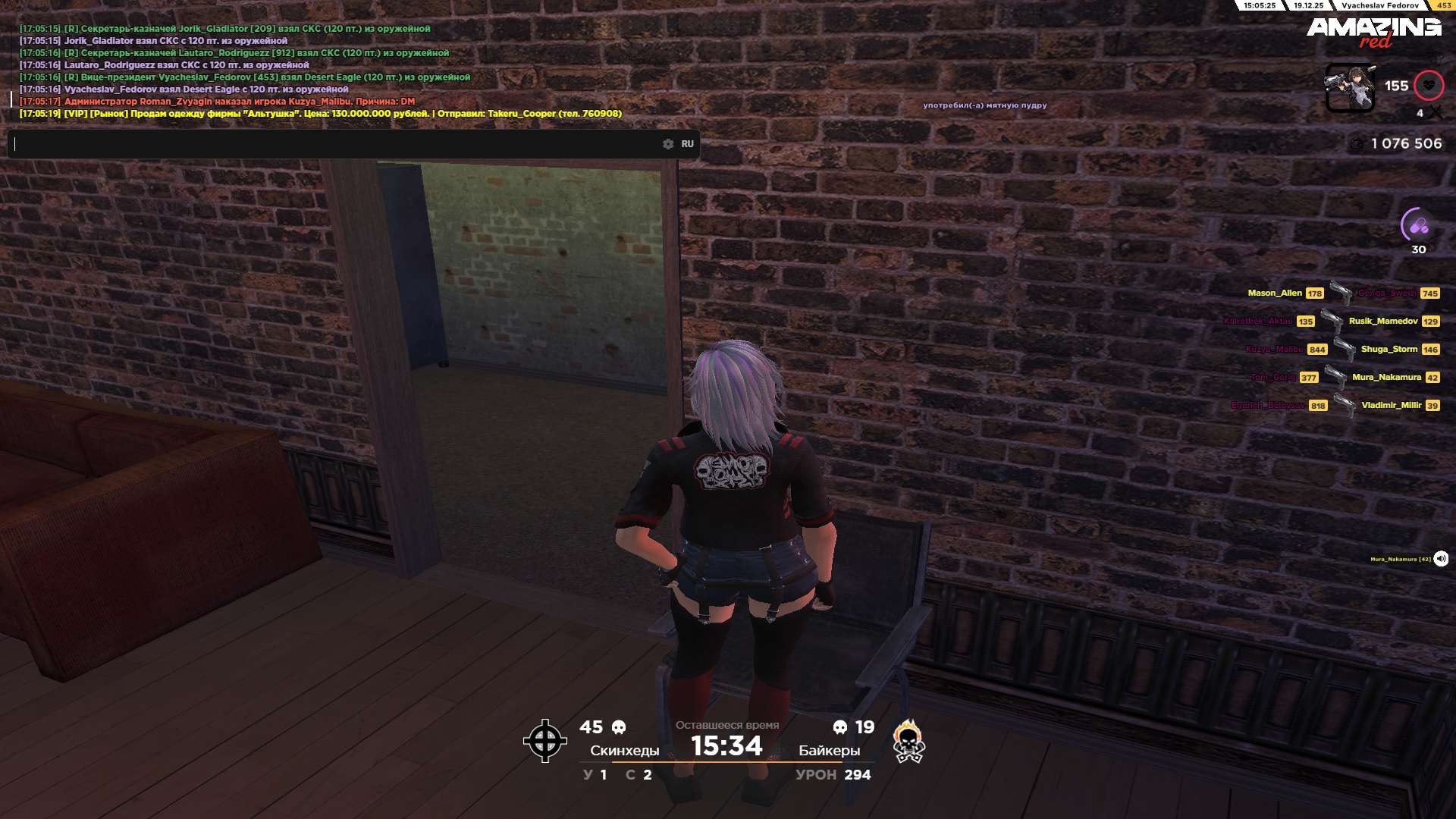
Task: Click the Amazing red server logo
Action: click(1373, 31)
